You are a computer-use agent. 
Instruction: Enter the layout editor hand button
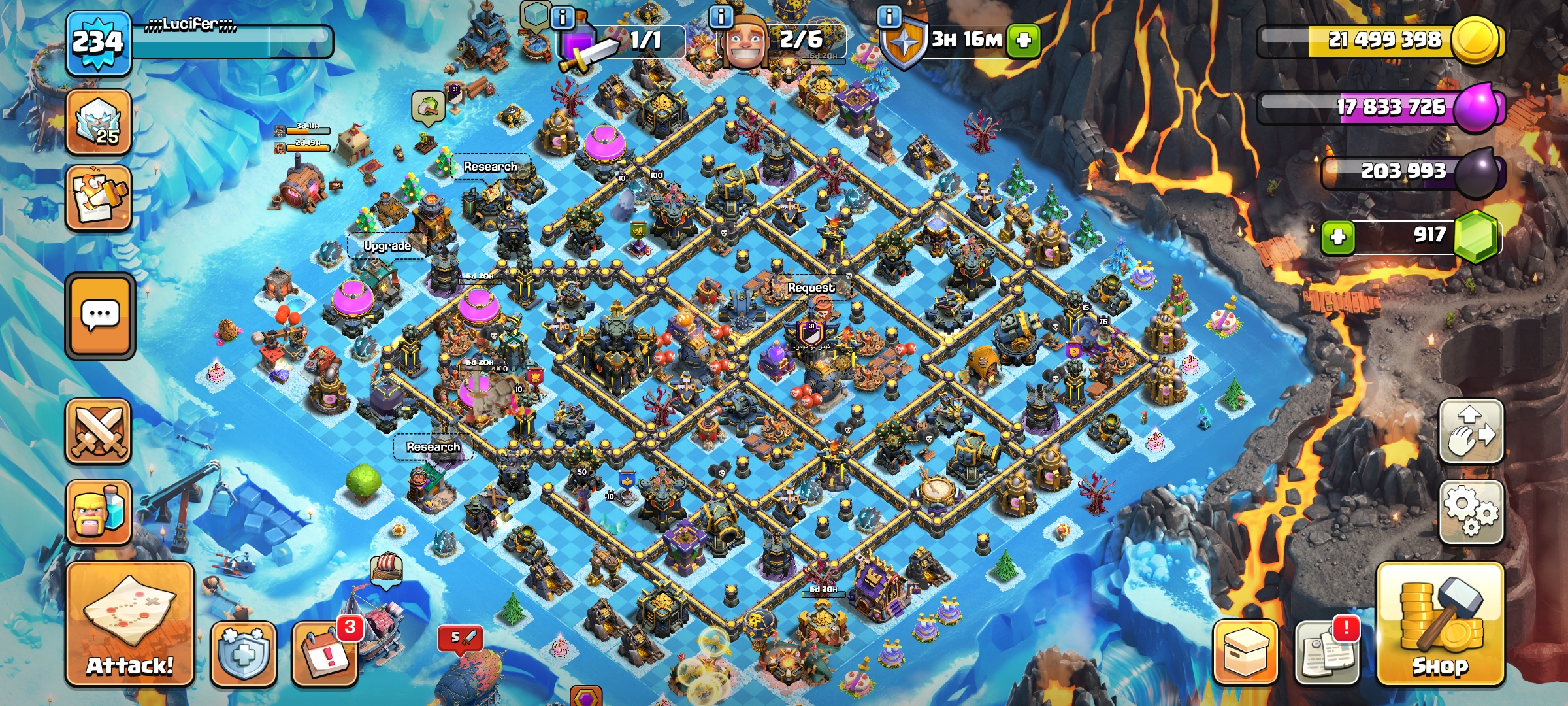tap(1471, 431)
